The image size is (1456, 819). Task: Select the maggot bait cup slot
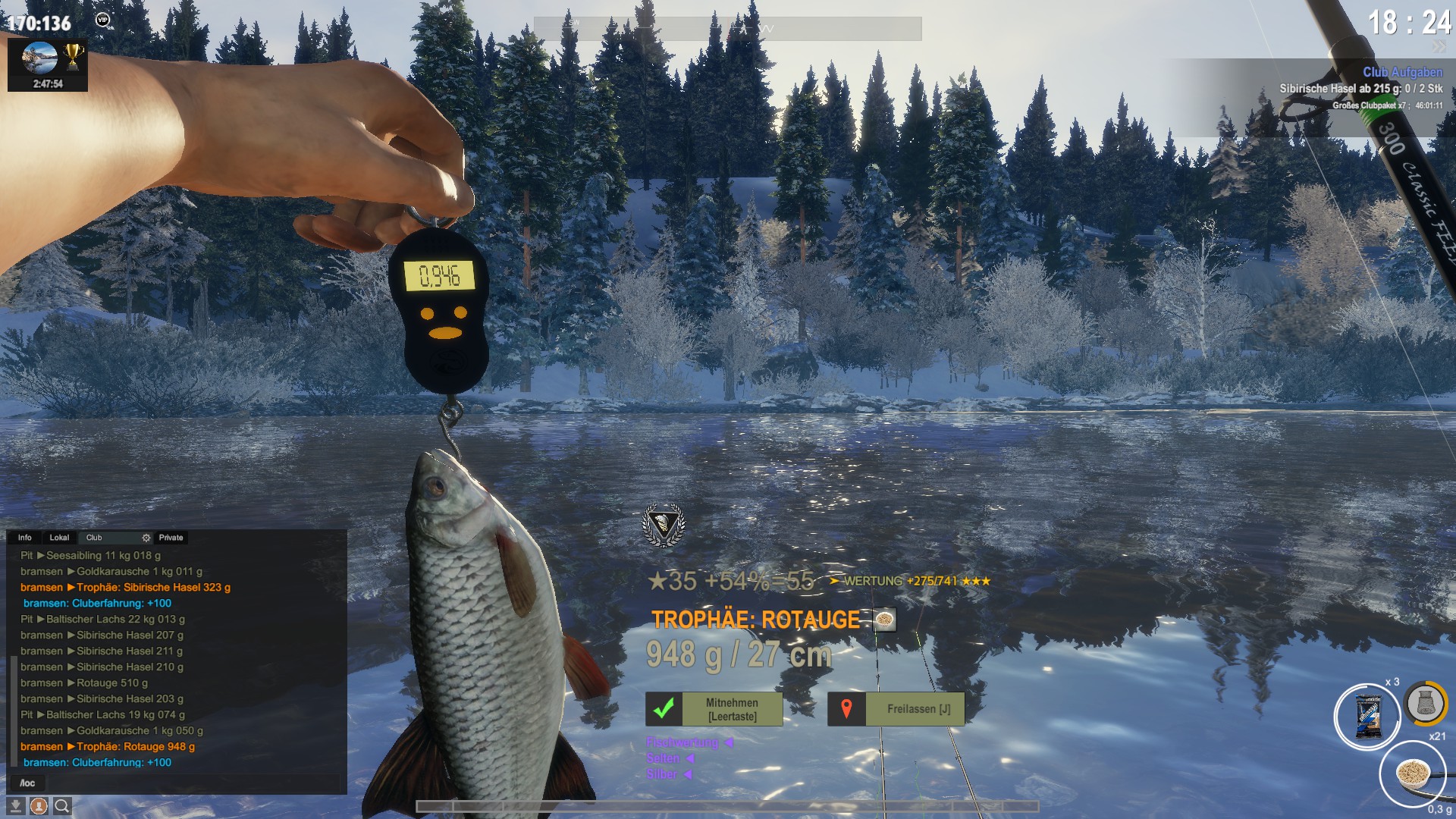(x=1413, y=774)
